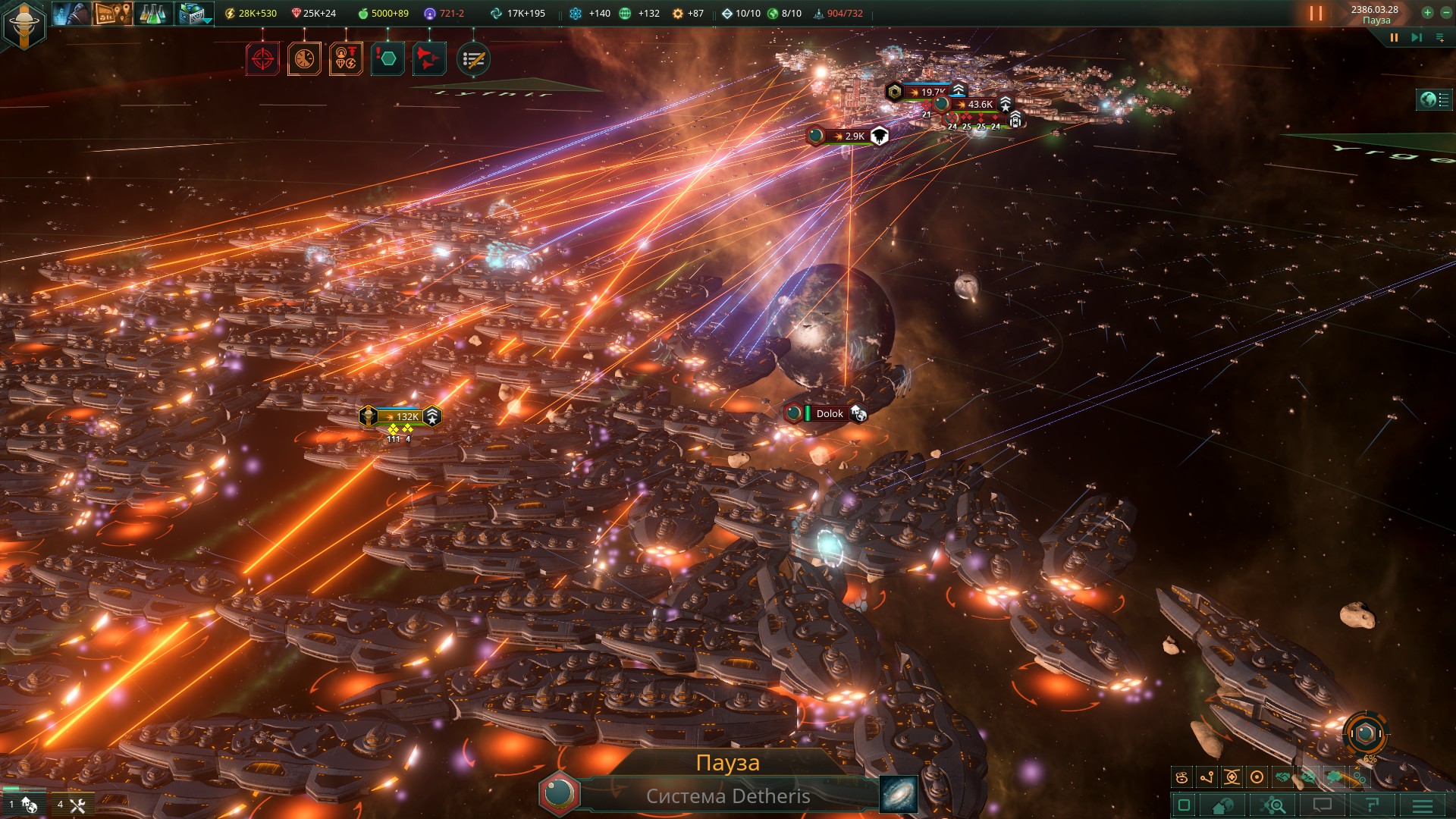
Task: Open the main menu hamburger button
Action: [x=1423, y=805]
